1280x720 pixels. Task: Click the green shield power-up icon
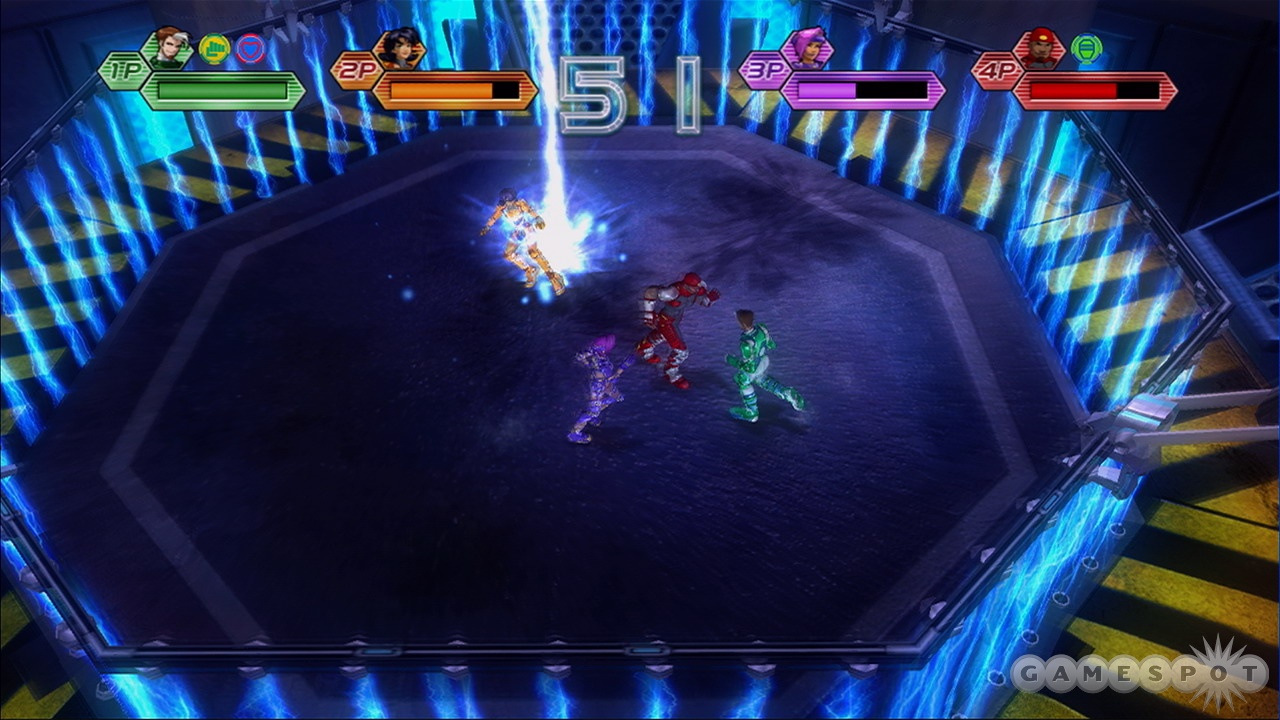click(x=1085, y=48)
